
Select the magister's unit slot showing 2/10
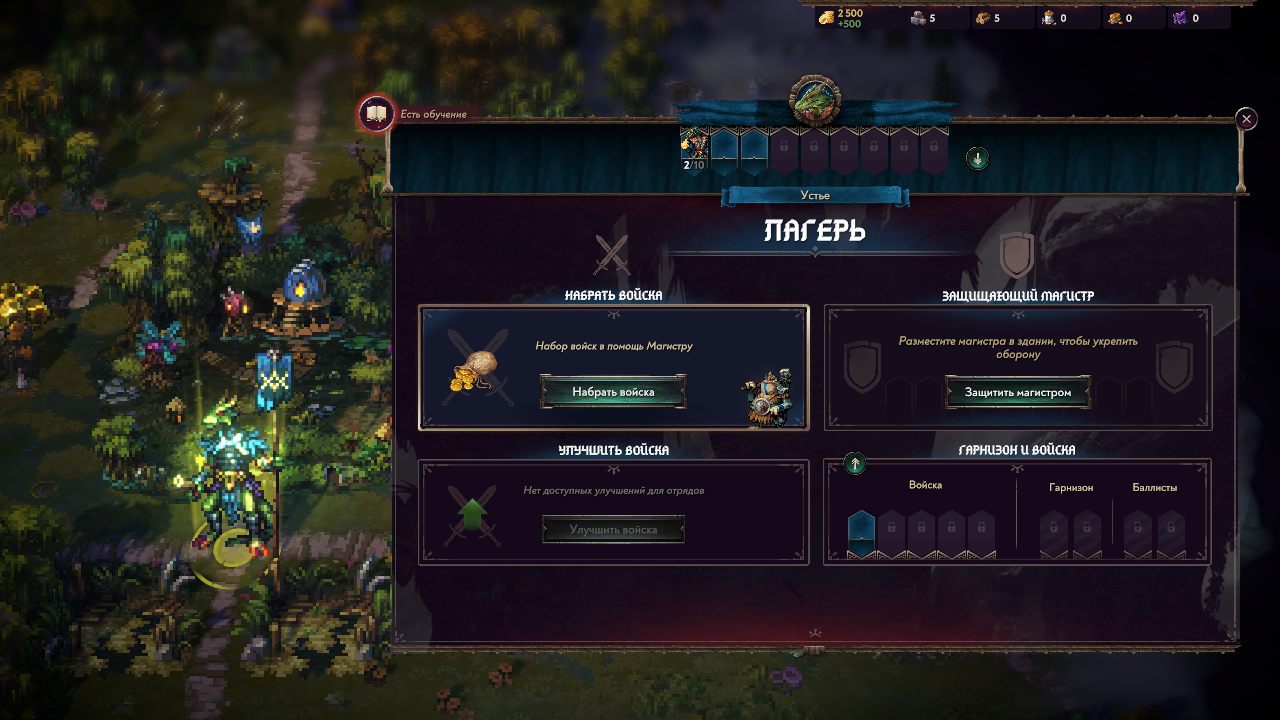(x=694, y=149)
